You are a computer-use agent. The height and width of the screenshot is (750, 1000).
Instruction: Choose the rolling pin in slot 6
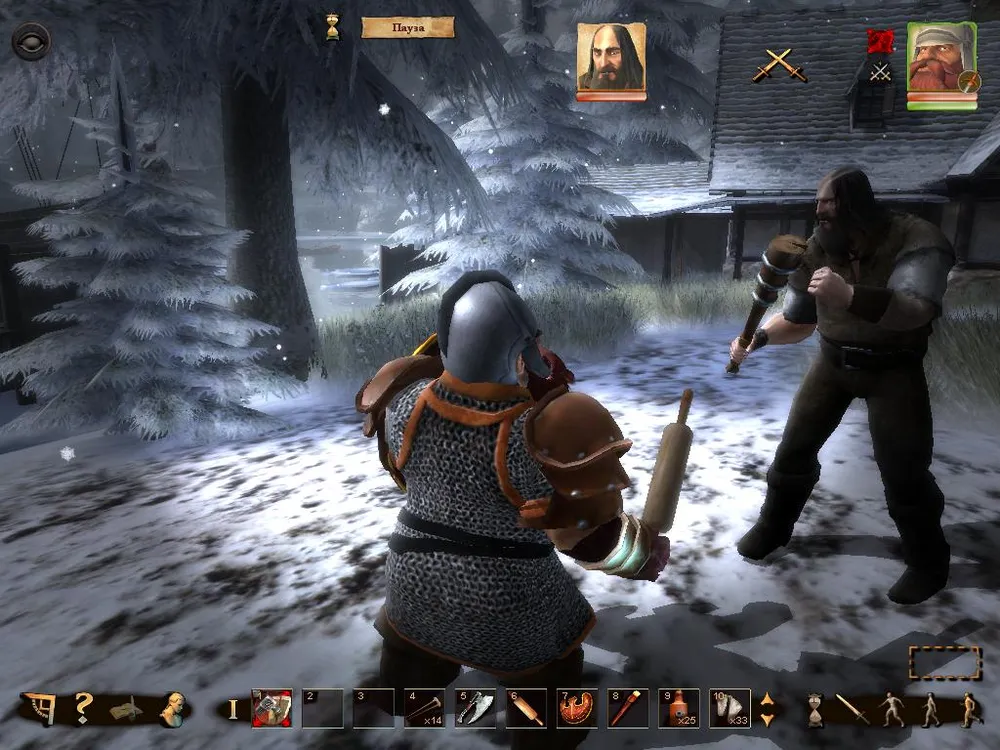(x=526, y=708)
